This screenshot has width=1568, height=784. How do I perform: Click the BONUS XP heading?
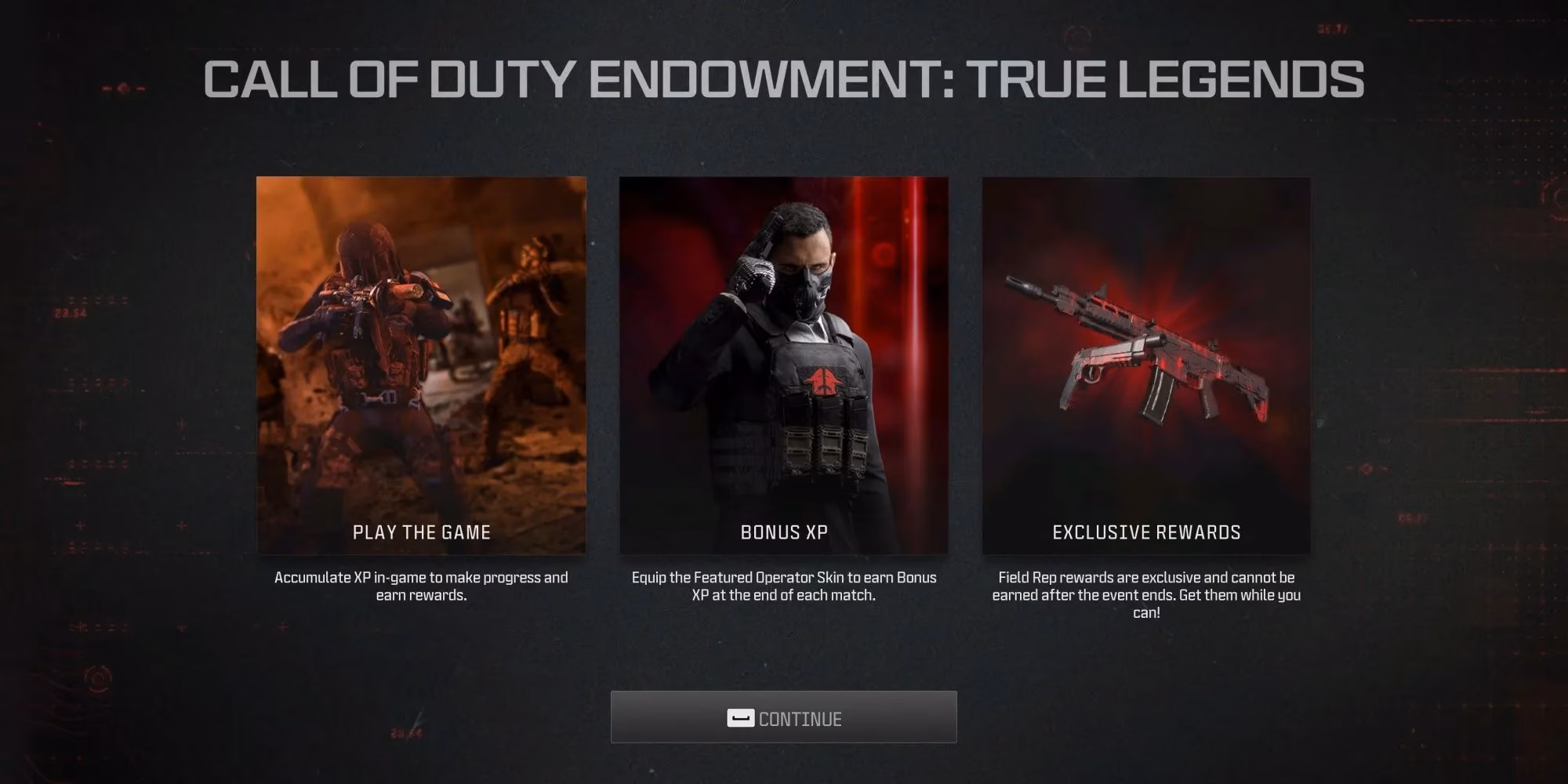(784, 532)
